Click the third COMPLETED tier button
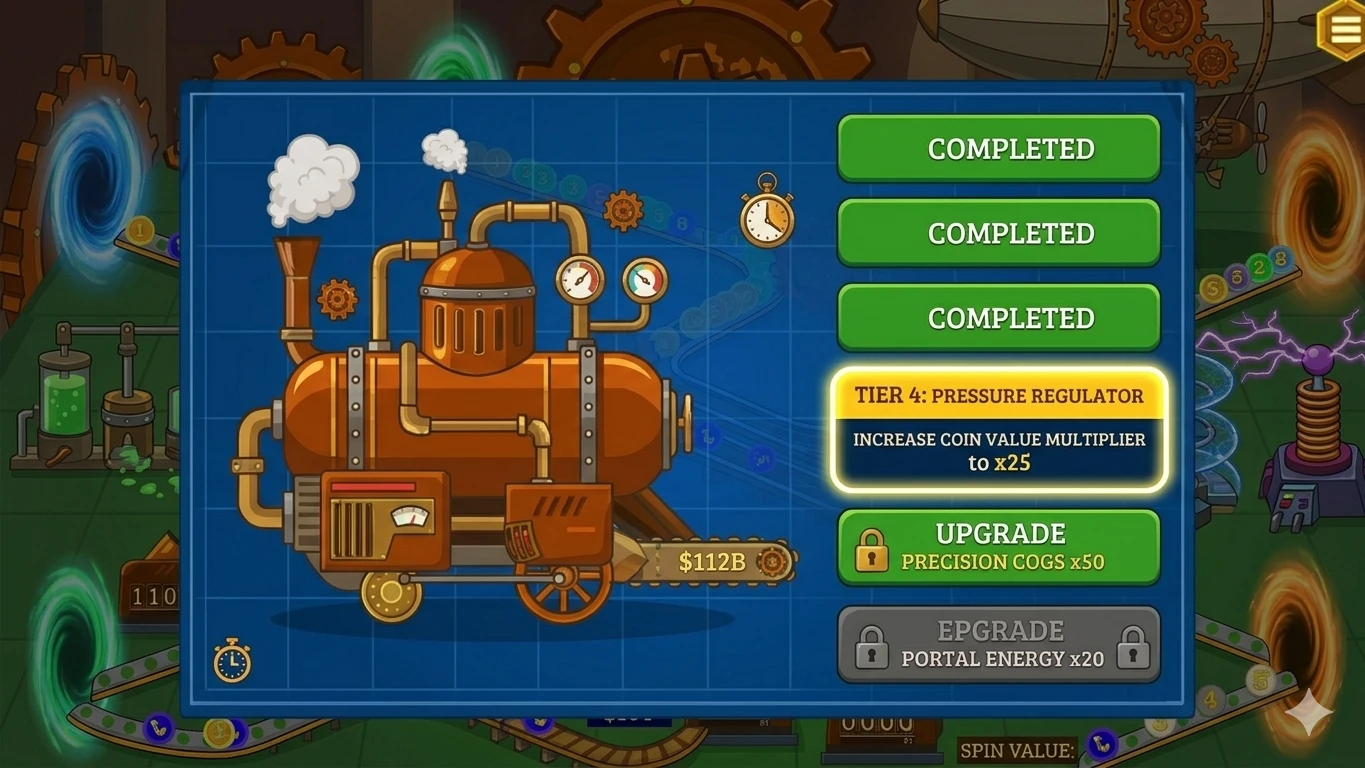 [998, 317]
